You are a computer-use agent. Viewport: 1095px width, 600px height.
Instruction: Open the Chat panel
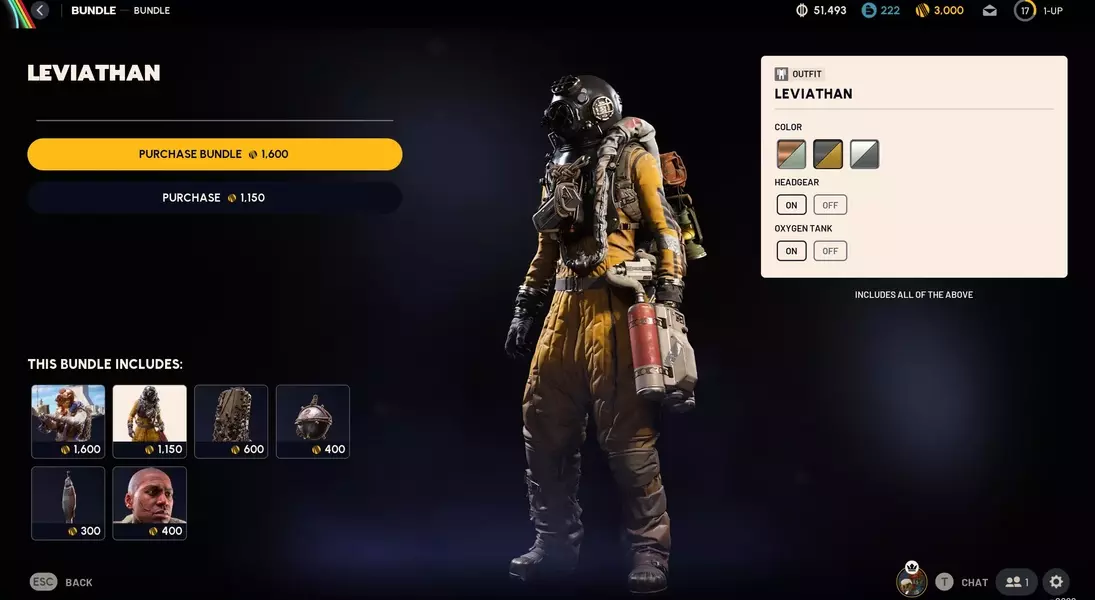pyautogui.click(x=973, y=582)
